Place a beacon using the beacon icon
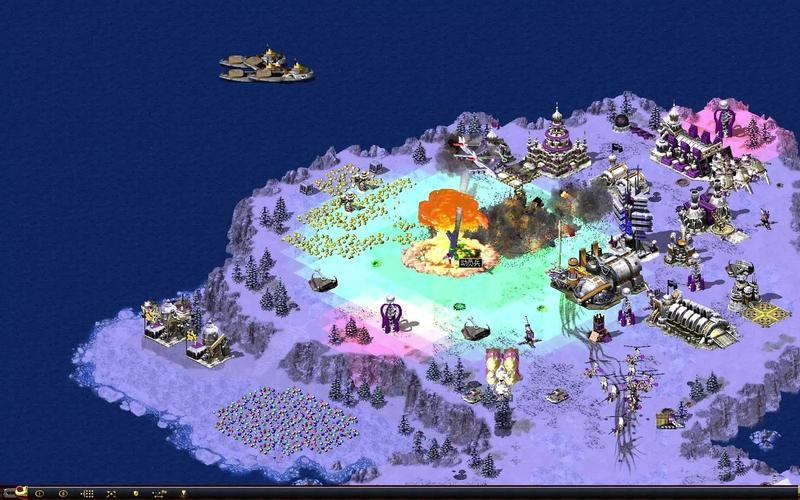 coord(184,493)
